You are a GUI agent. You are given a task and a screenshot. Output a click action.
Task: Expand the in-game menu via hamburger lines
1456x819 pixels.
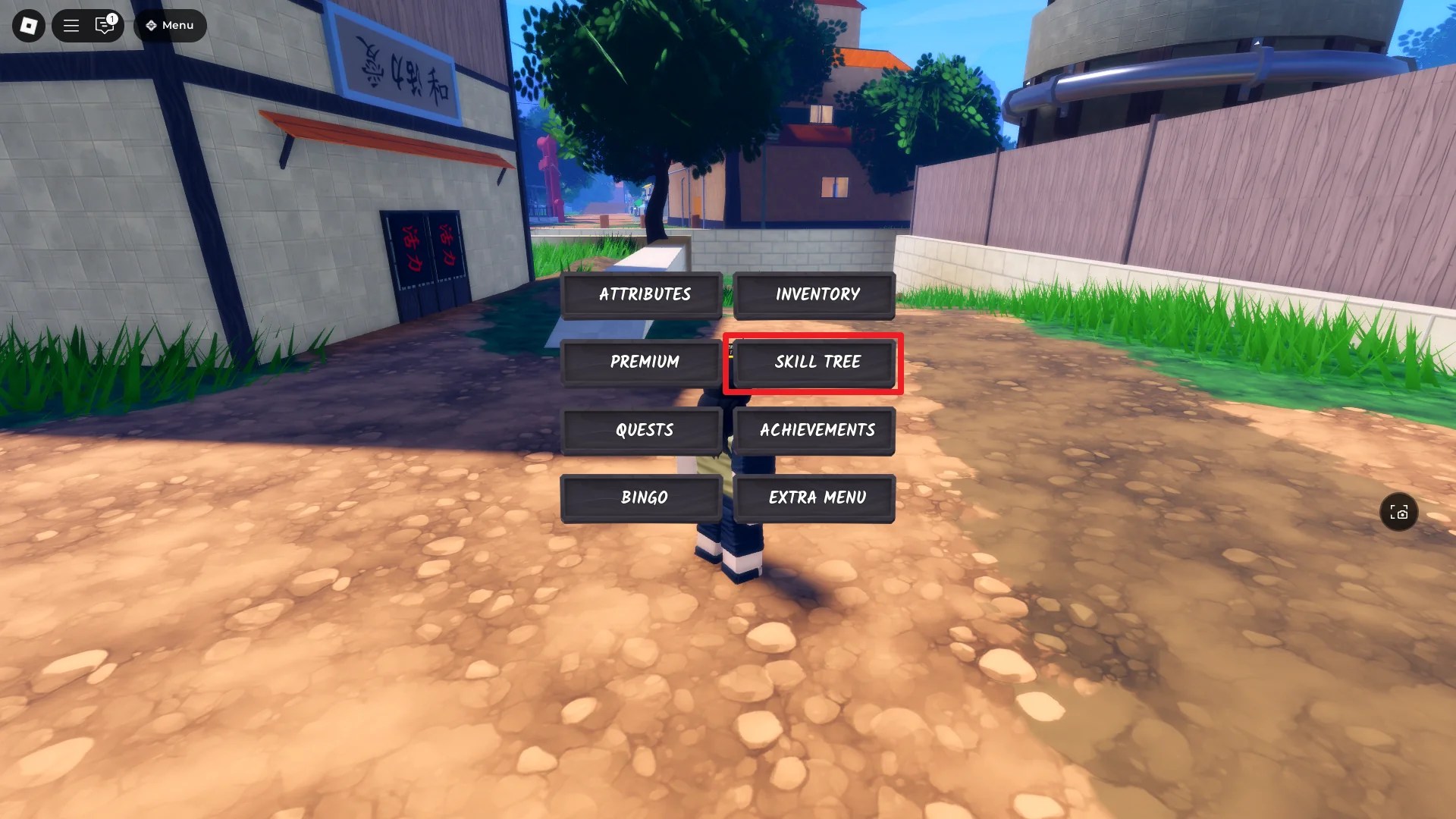click(x=71, y=25)
